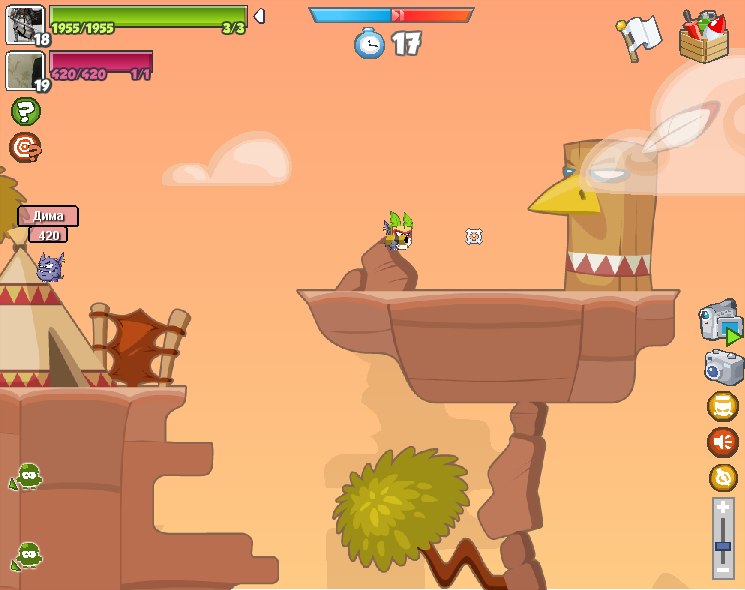
Task: Select the level 18 player avatar
Action: (x=25, y=24)
